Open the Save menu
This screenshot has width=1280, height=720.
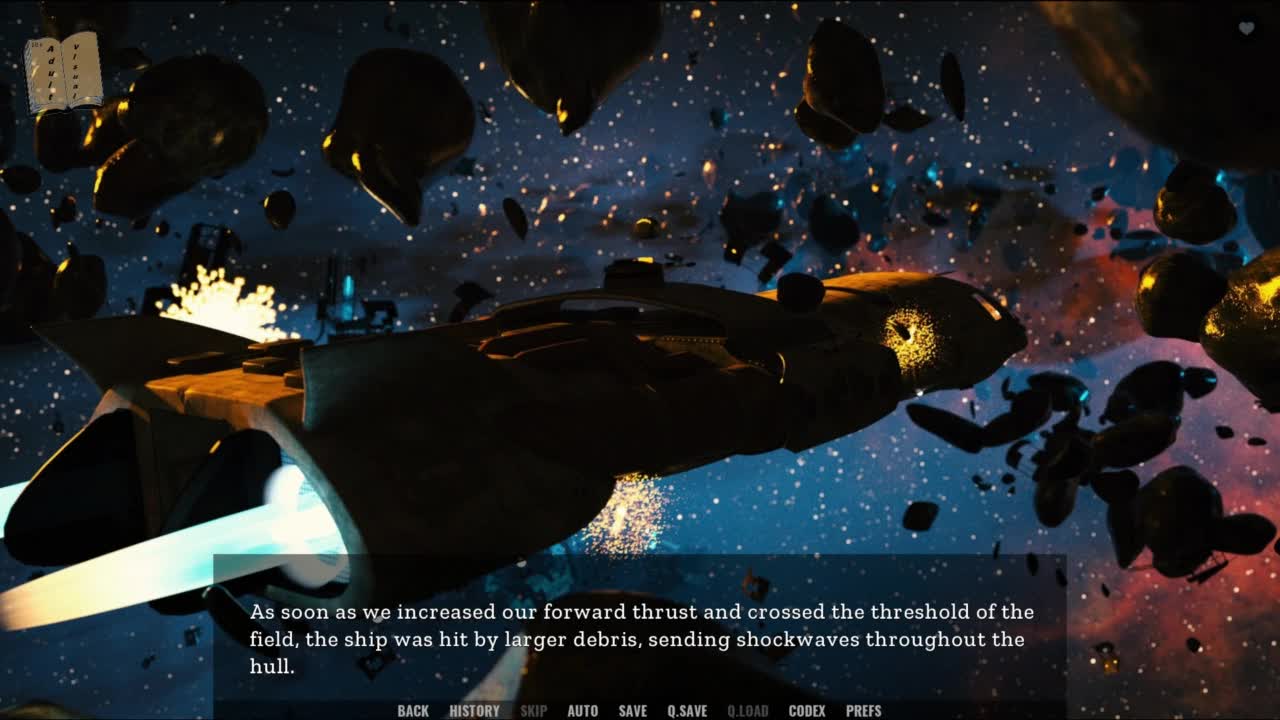click(632, 711)
